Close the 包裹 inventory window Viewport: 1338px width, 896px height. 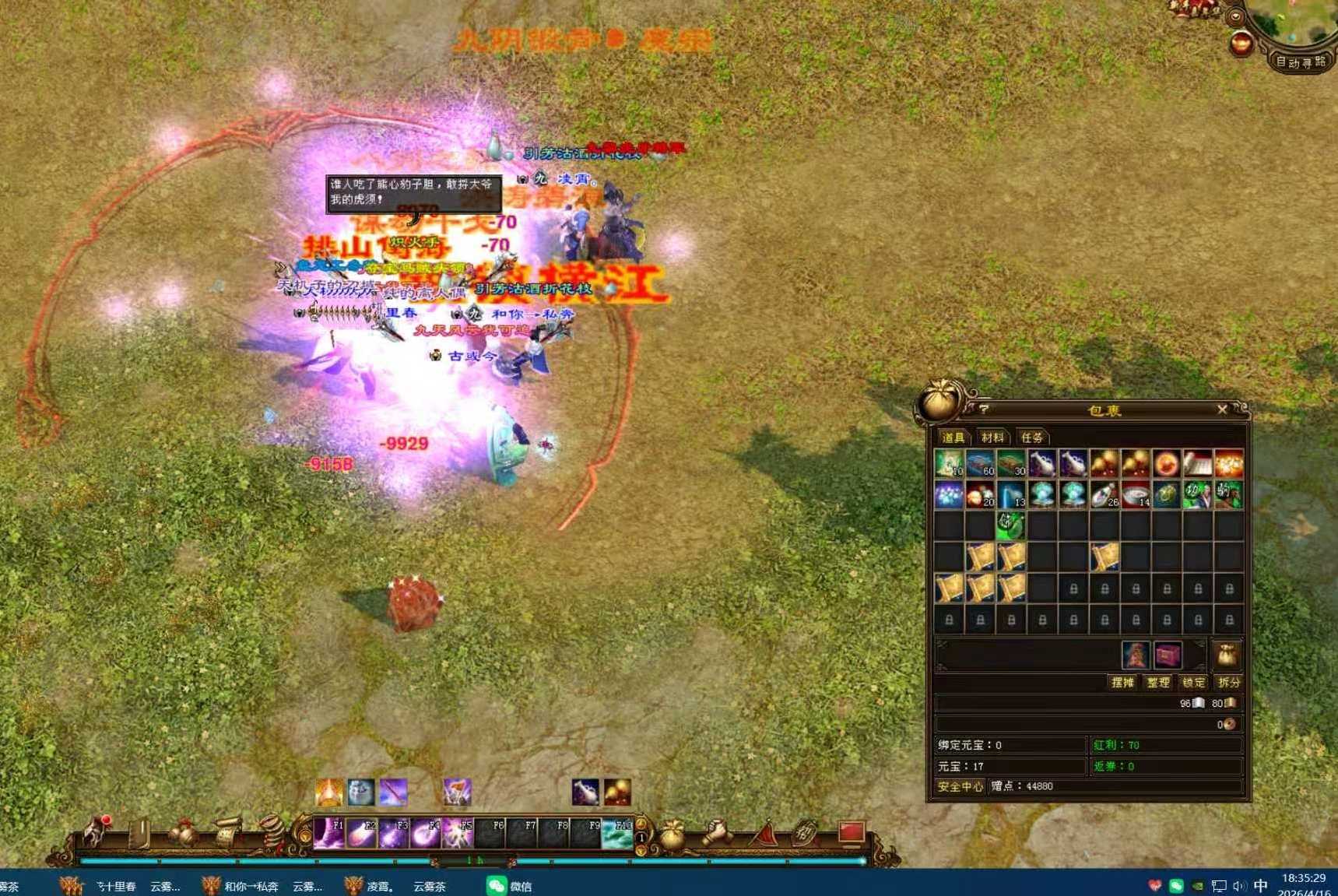1222,409
